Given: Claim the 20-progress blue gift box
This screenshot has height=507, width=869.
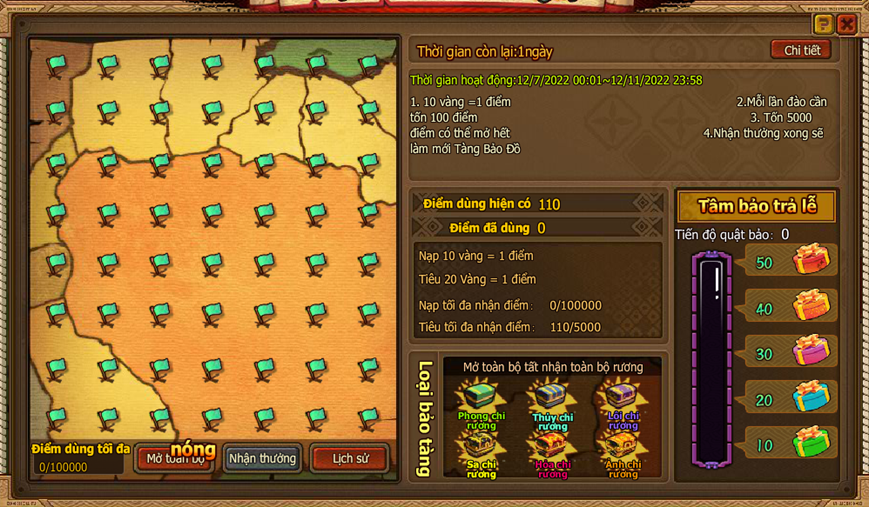Looking at the screenshot, I should click(x=811, y=398).
